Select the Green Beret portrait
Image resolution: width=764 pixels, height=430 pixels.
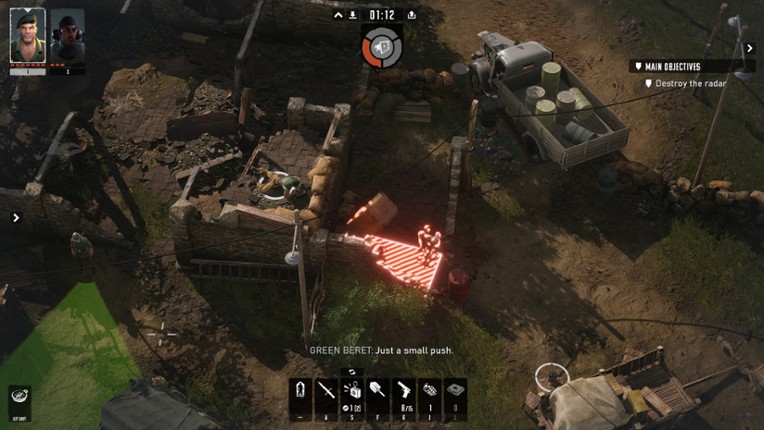tap(28, 36)
